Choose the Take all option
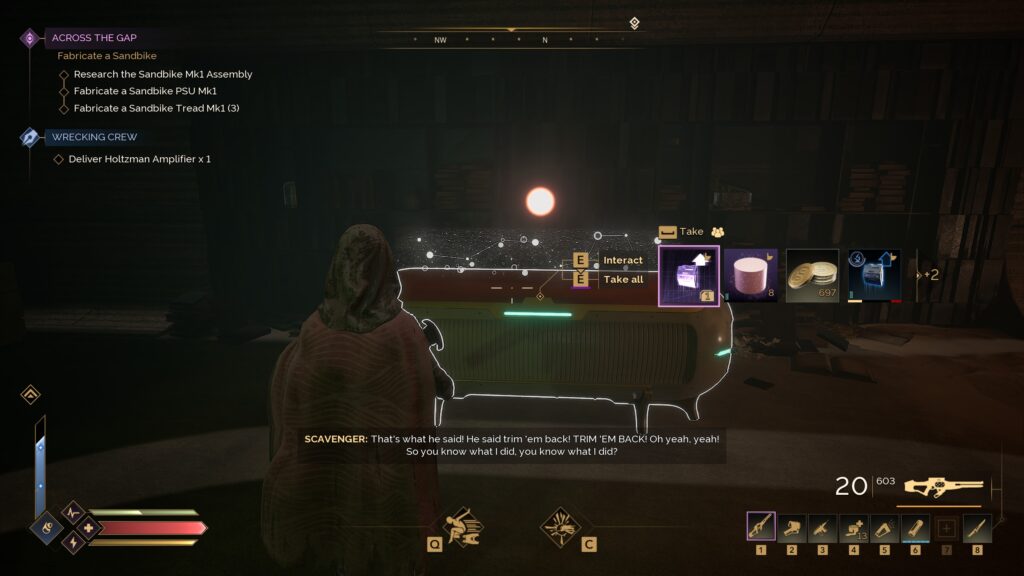This screenshot has height=576, width=1024. (x=622, y=280)
